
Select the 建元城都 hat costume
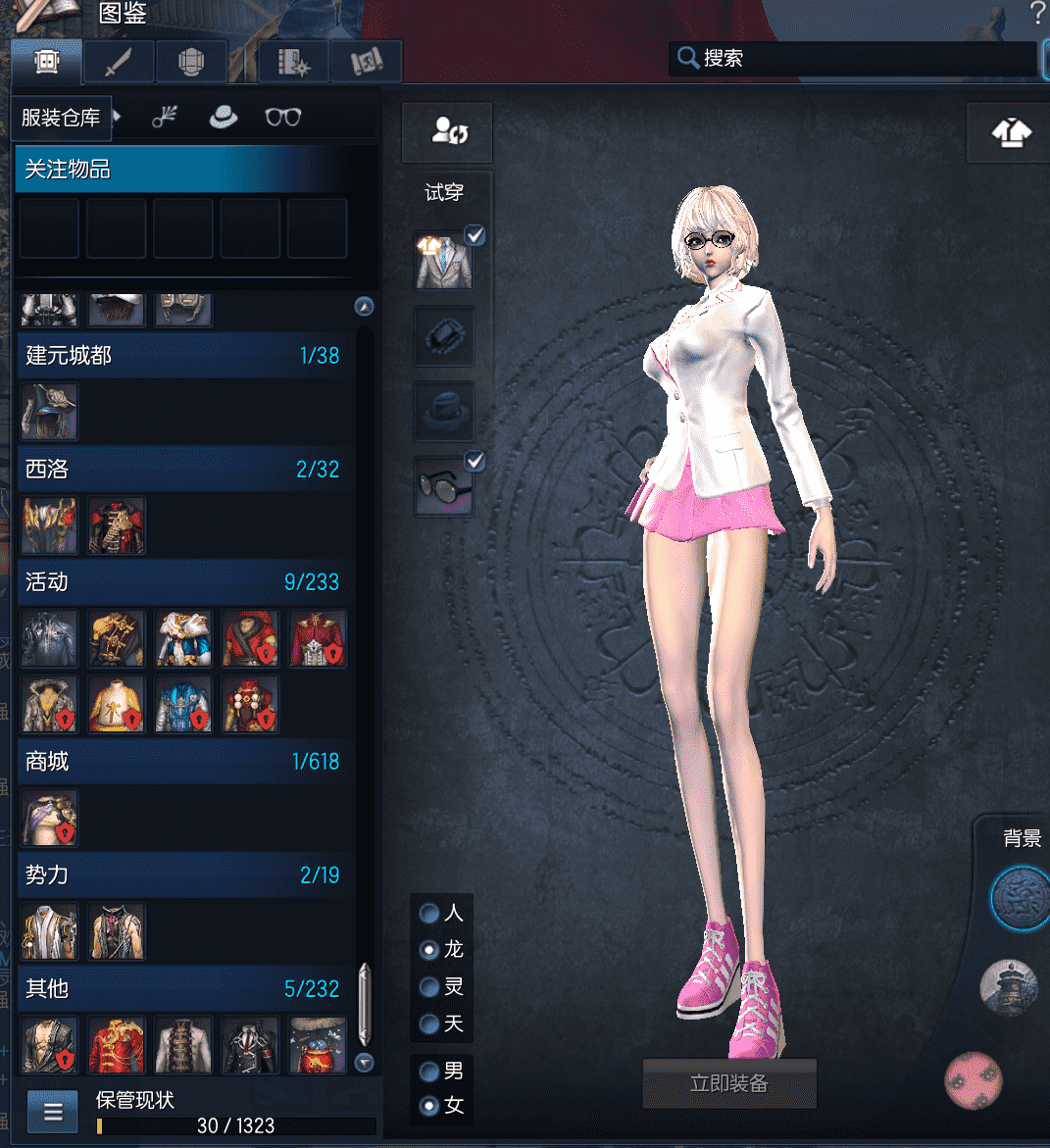pos(49,412)
